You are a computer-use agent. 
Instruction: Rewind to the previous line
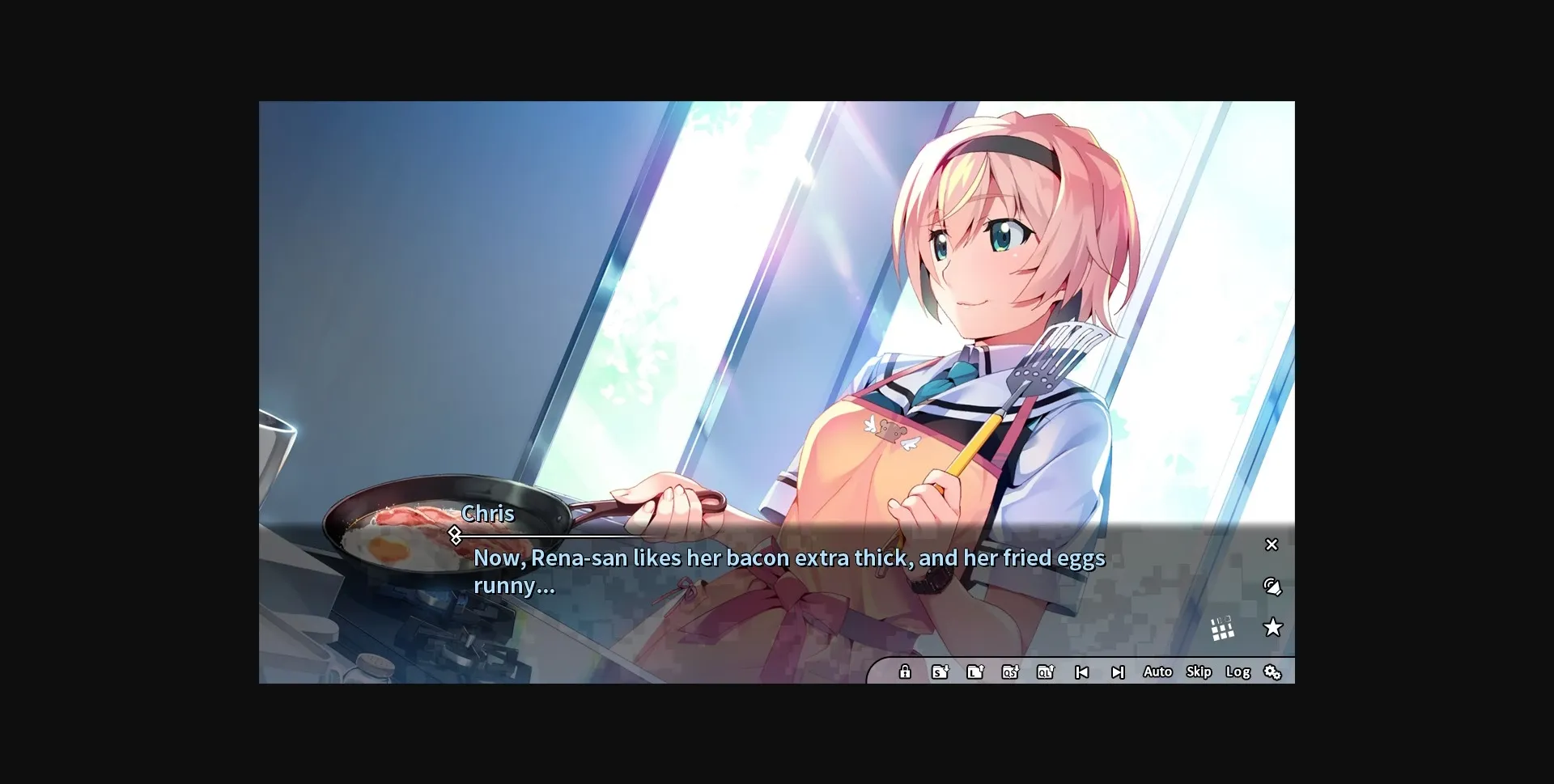pyautogui.click(x=1082, y=672)
